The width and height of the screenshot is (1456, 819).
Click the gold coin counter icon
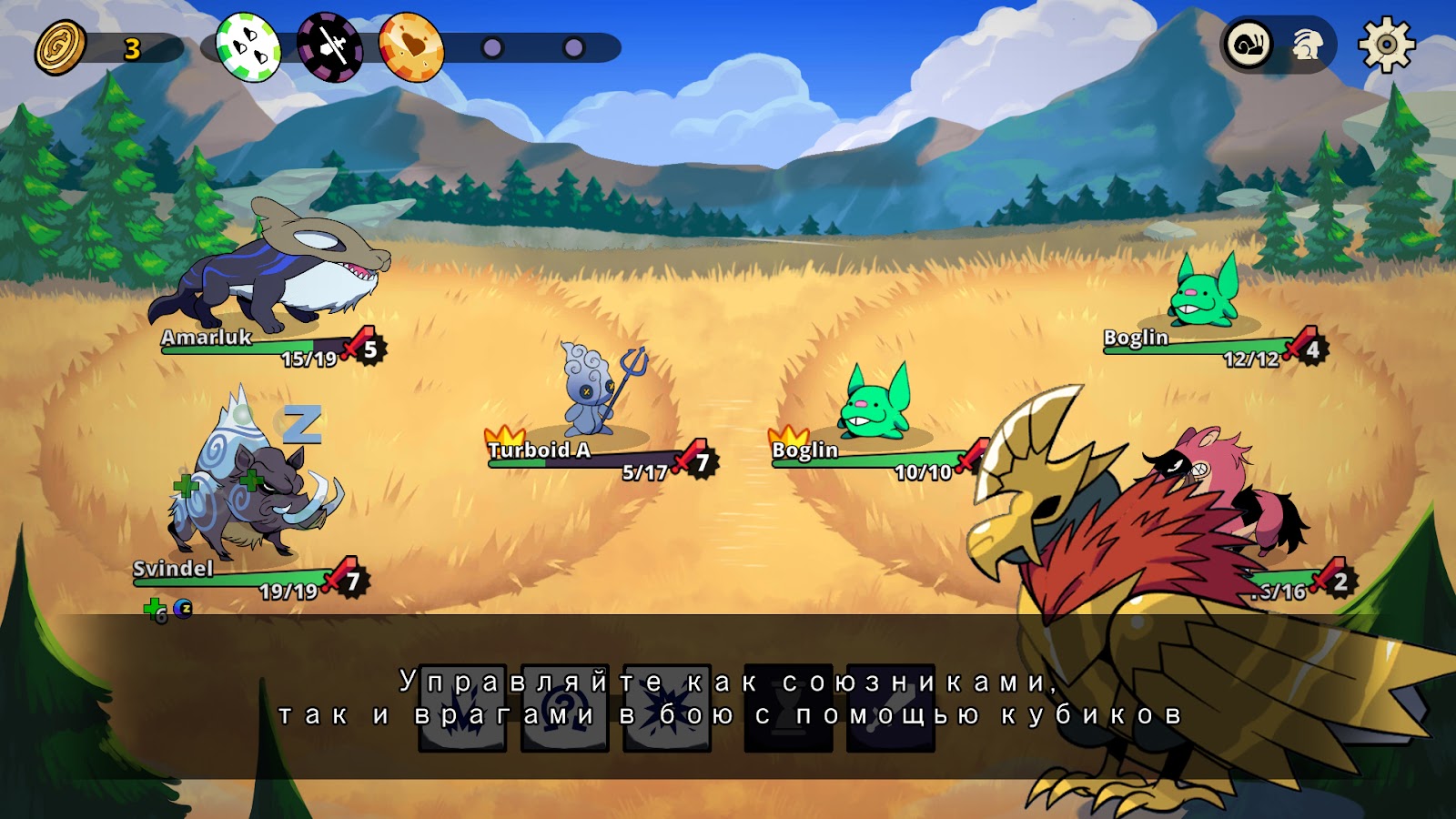coord(60,47)
